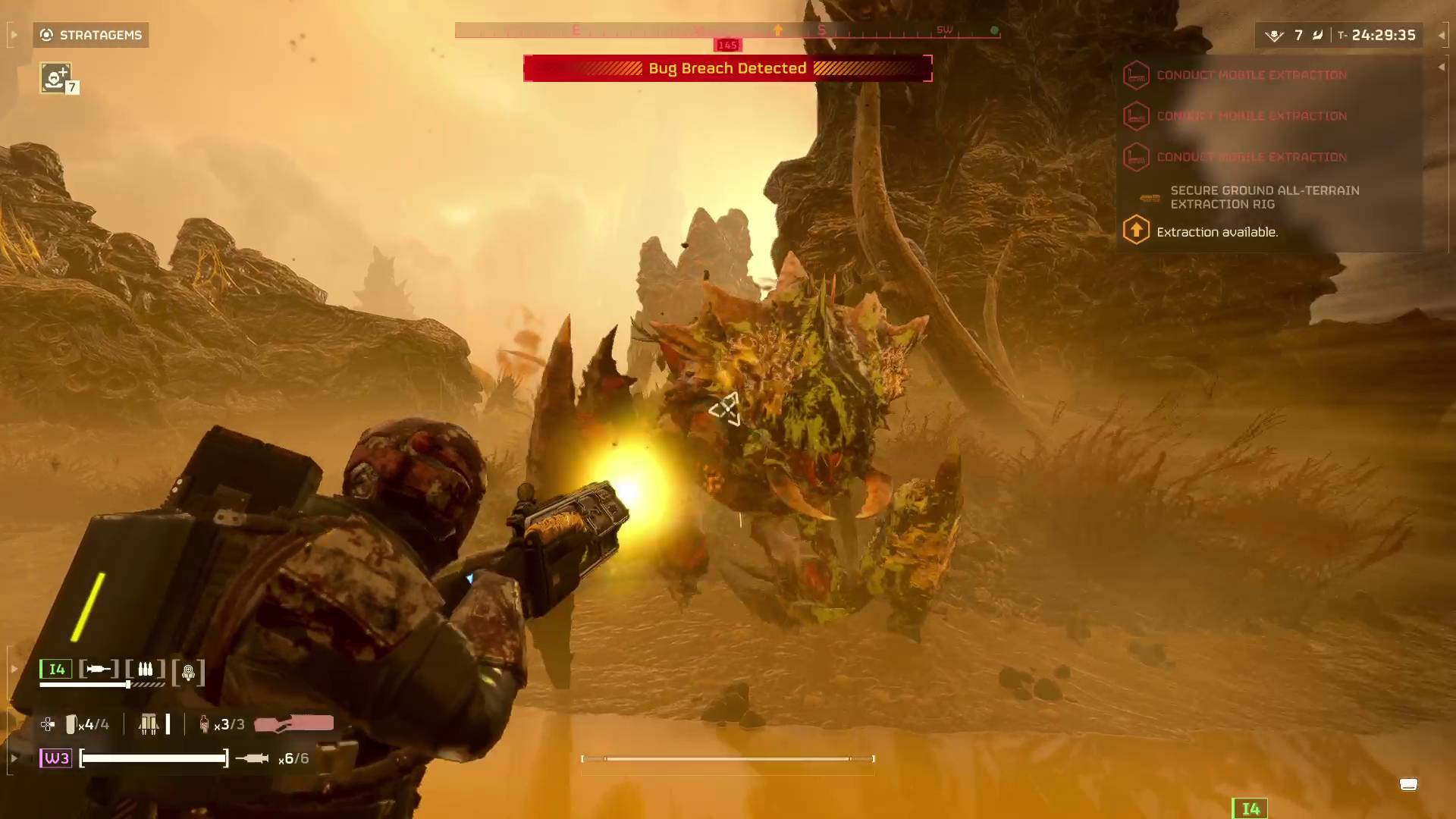Open the Stratagems menu icon
Viewport: 1456px width, 819px height.
[x=45, y=35]
